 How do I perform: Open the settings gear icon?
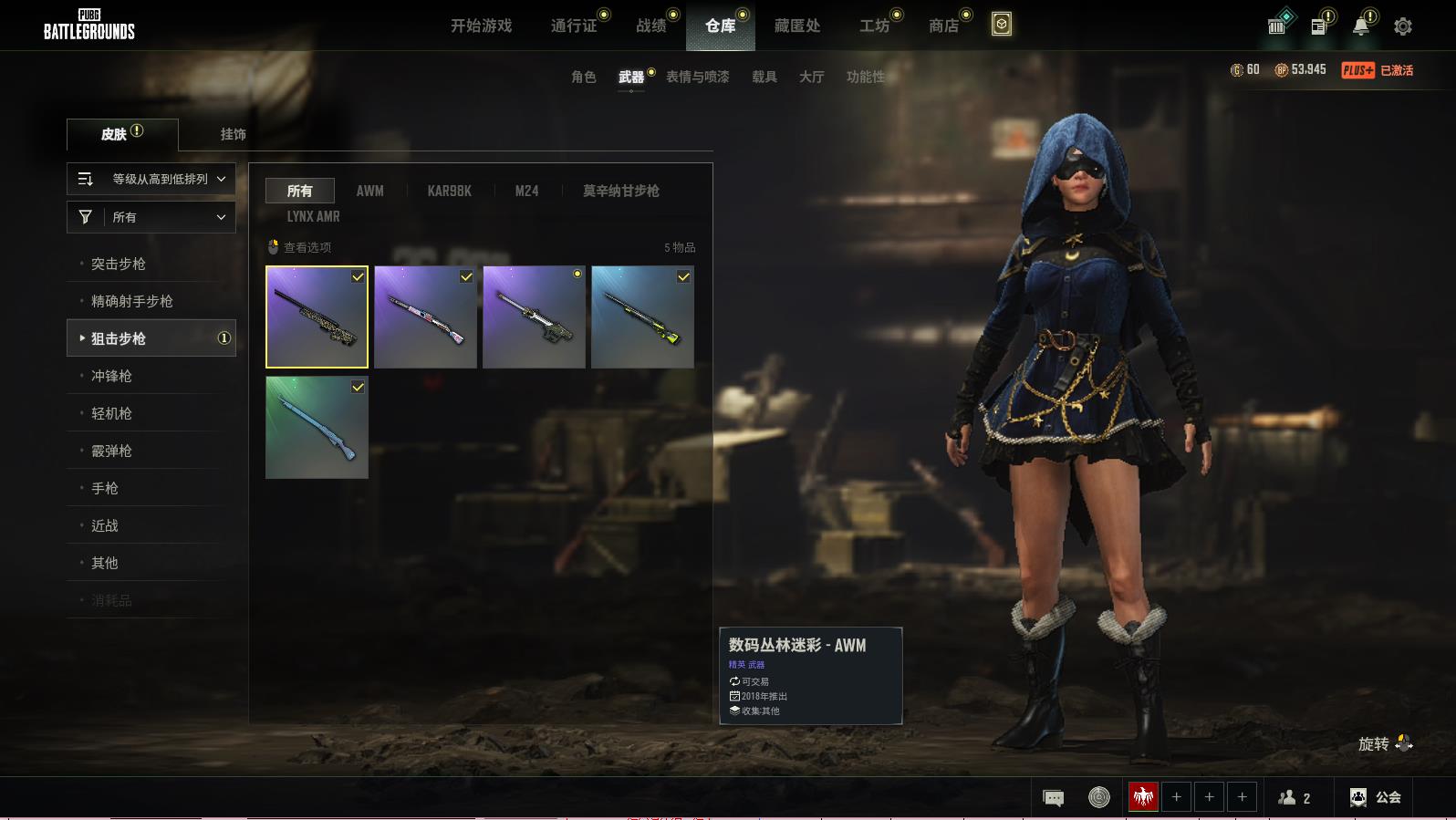click(1403, 26)
